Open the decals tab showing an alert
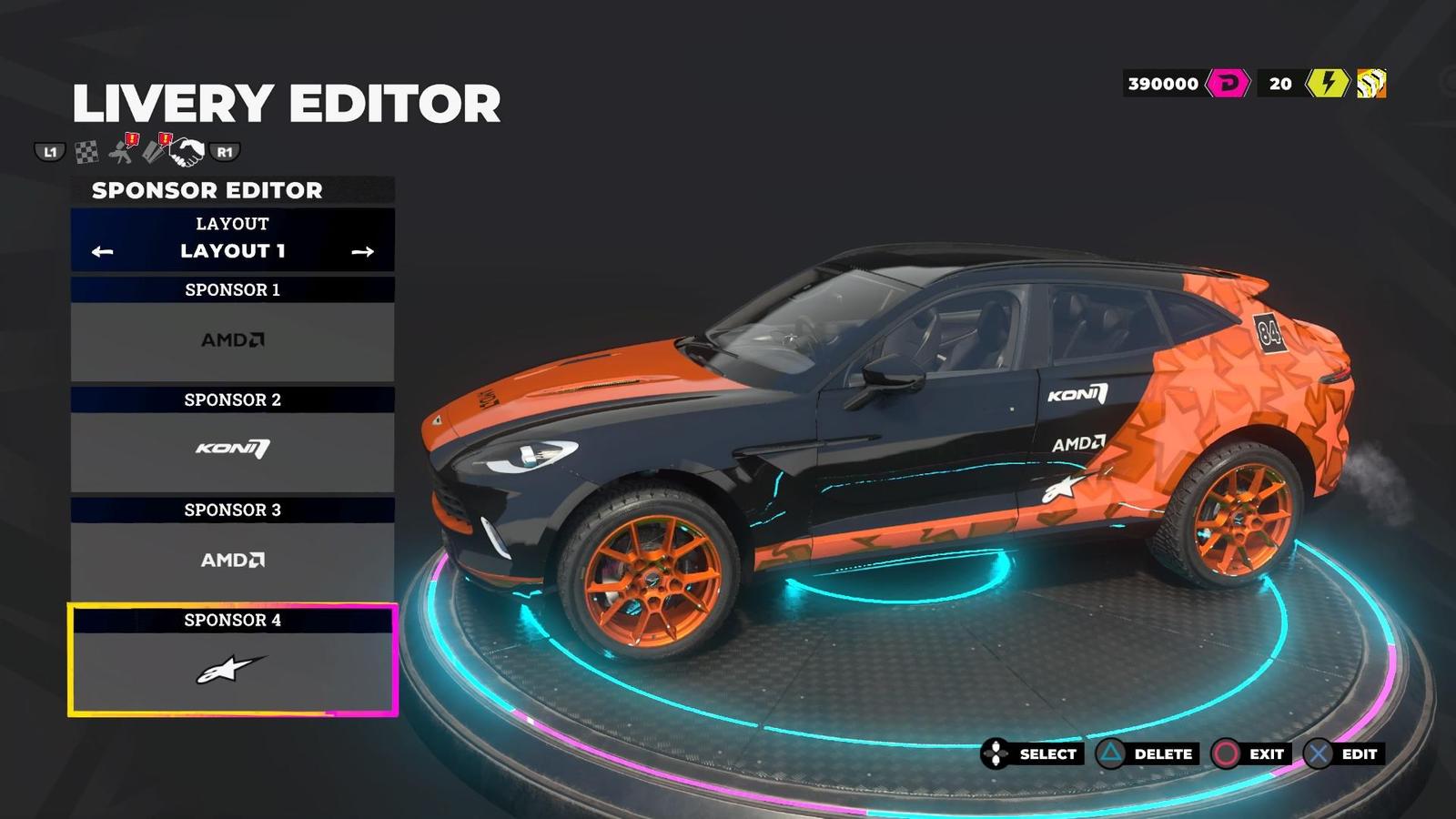Viewport: 1456px width, 819px height. point(119,152)
